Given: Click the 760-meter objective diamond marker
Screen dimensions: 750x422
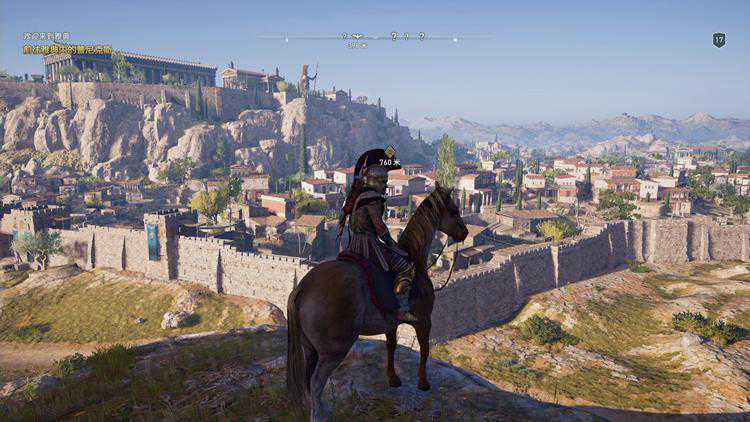Looking at the screenshot, I should 390,152.
